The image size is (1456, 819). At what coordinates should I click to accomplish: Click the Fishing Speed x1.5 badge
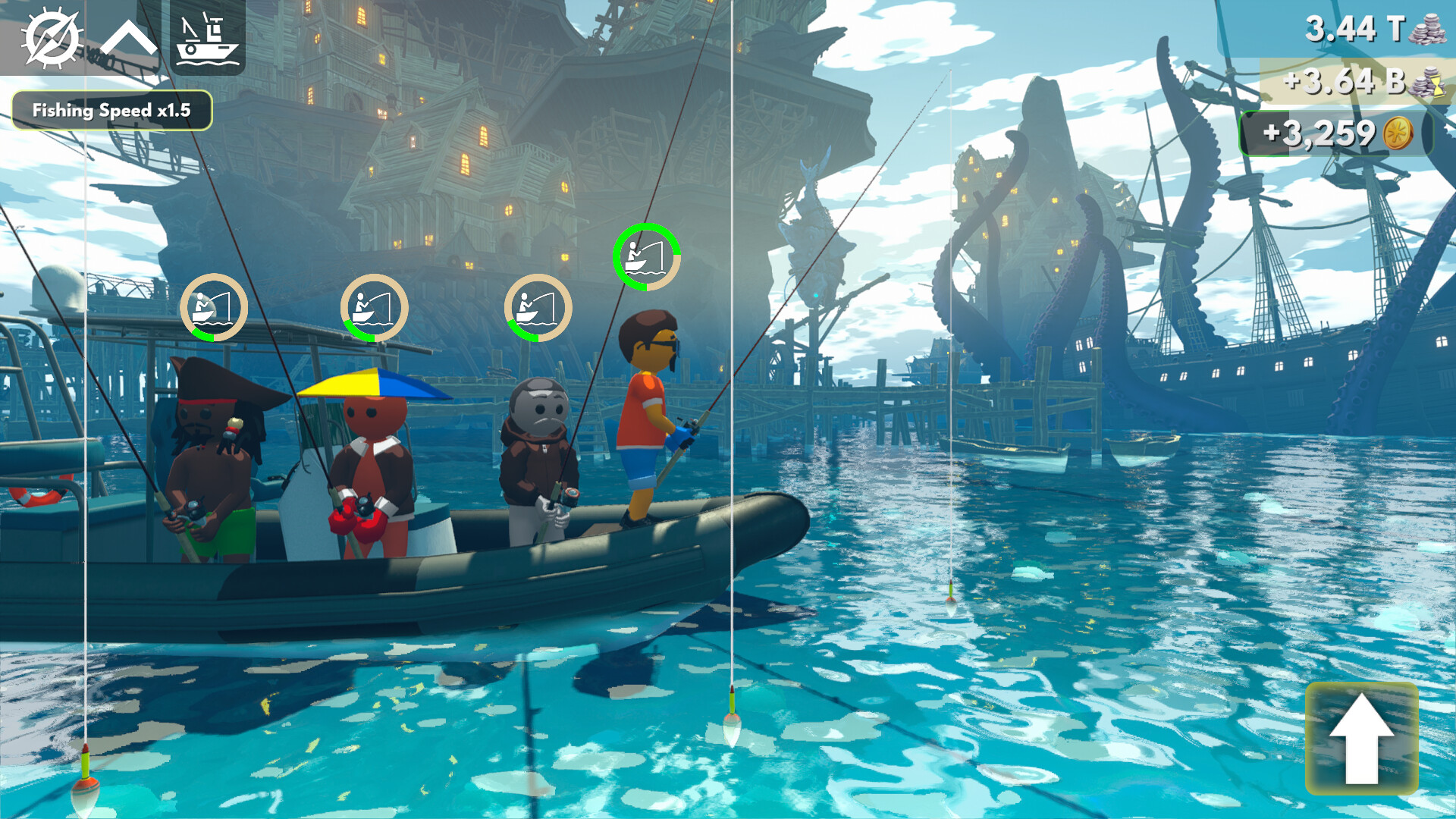click(112, 108)
